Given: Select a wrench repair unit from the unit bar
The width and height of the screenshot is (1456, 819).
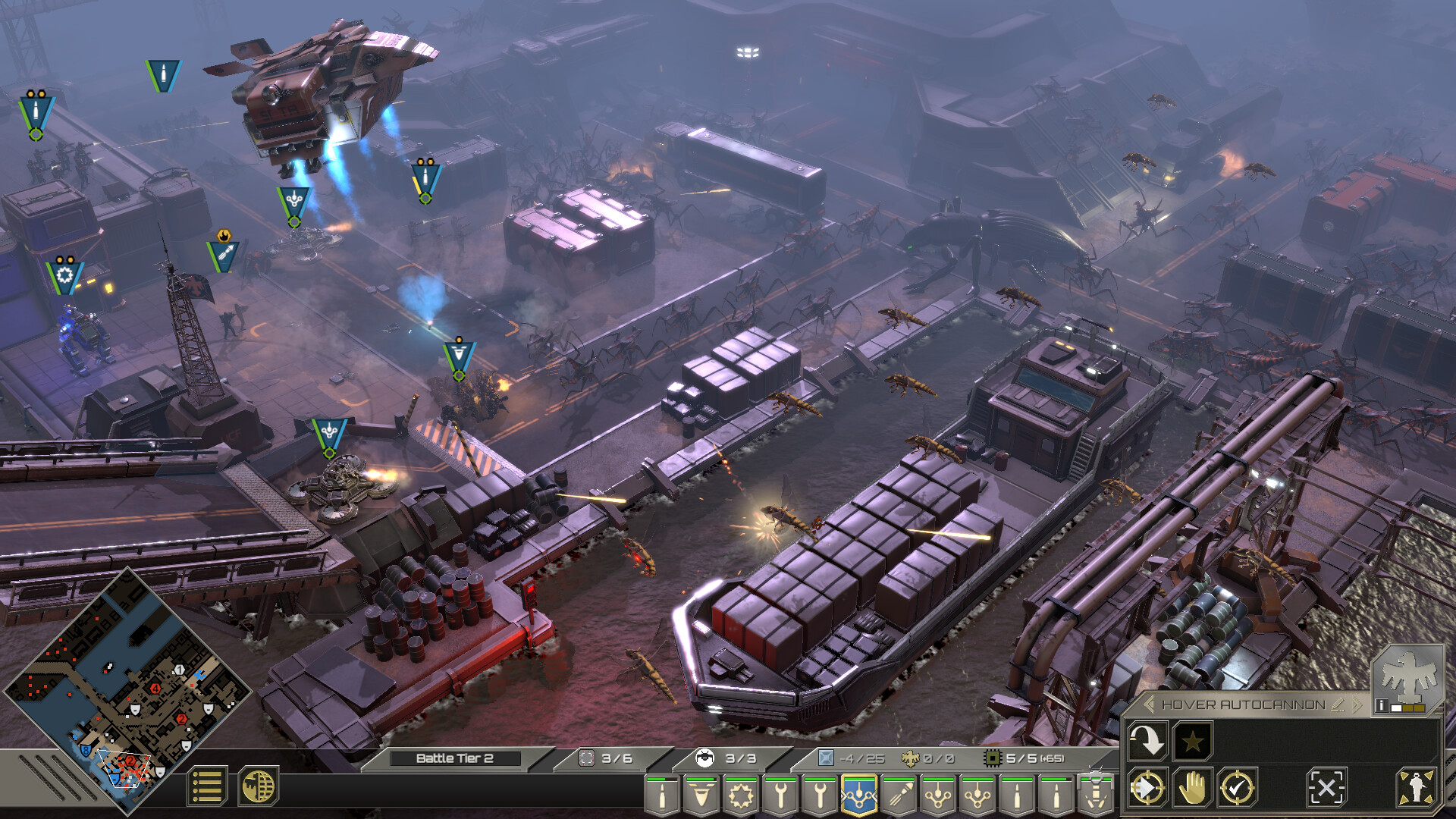Looking at the screenshot, I should point(780,796).
